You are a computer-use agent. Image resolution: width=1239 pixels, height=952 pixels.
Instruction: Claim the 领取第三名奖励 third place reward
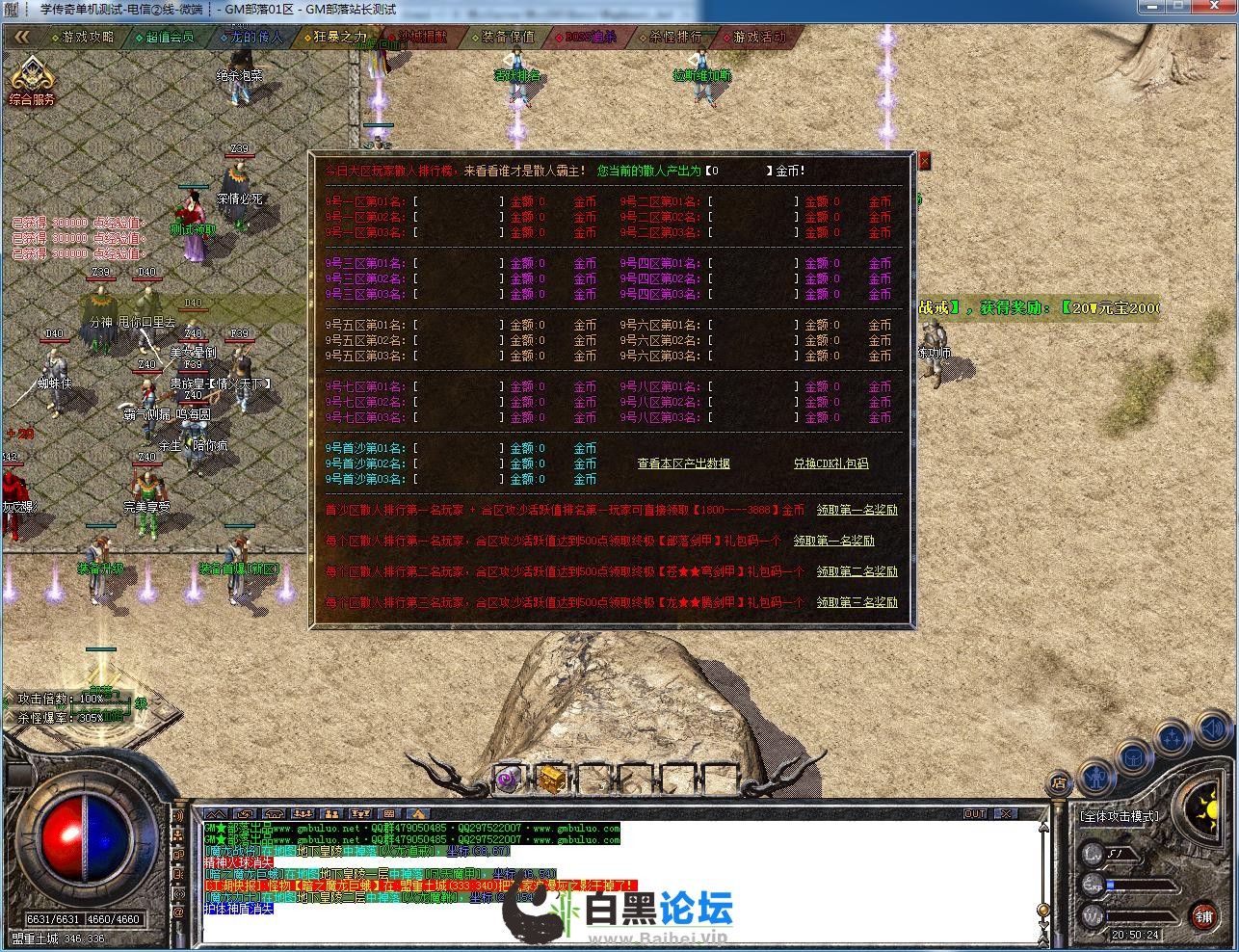(x=857, y=602)
